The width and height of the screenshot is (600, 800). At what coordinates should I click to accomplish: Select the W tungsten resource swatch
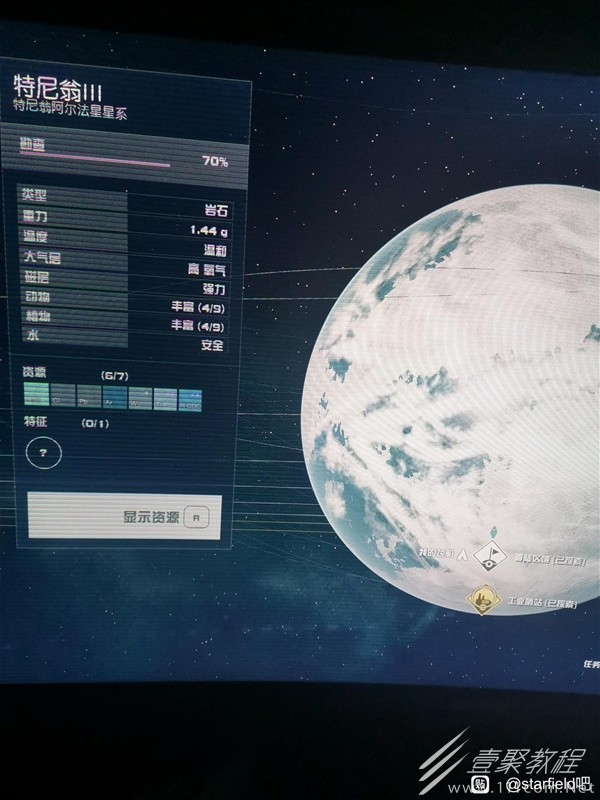(x=139, y=397)
